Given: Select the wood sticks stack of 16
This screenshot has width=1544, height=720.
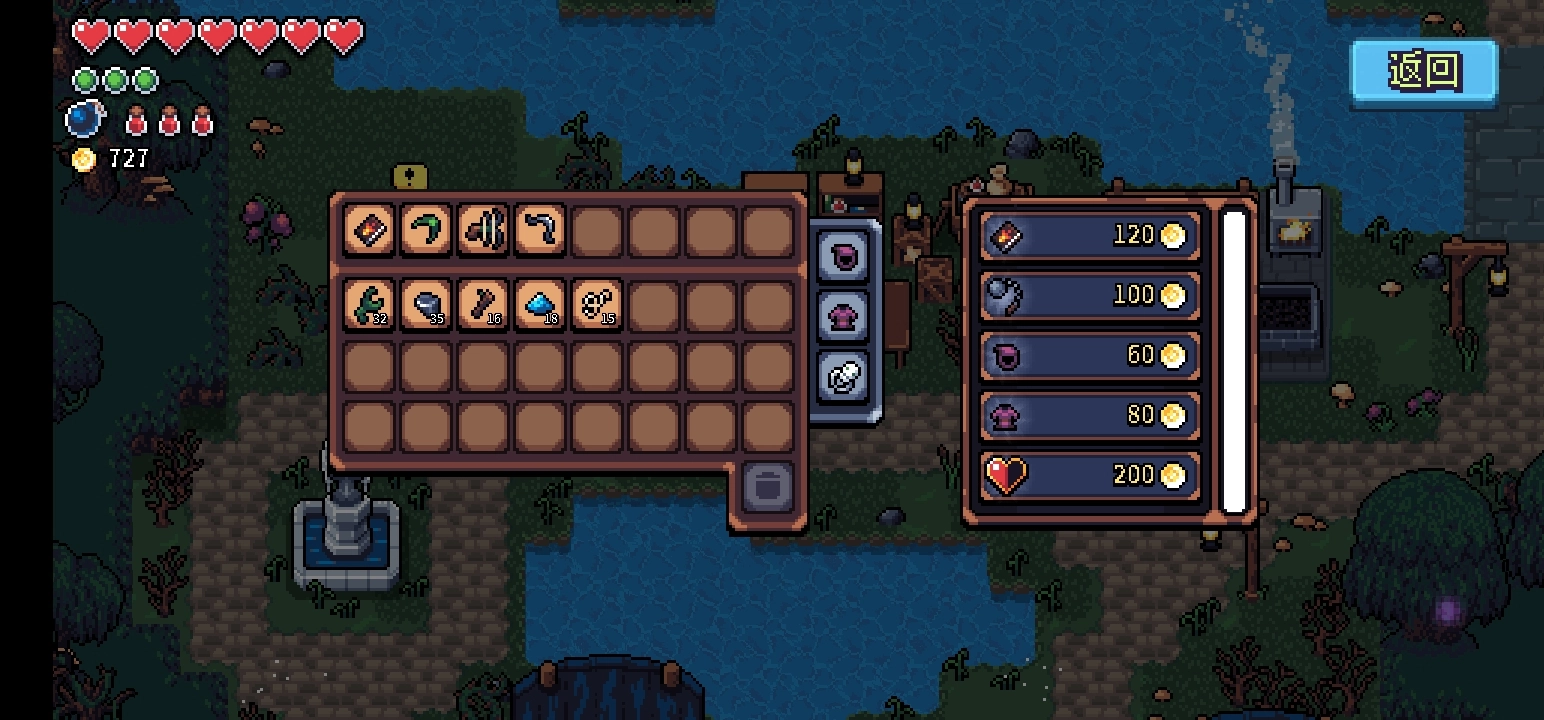Looking at the screenshot, I should [x=483, y=305].
